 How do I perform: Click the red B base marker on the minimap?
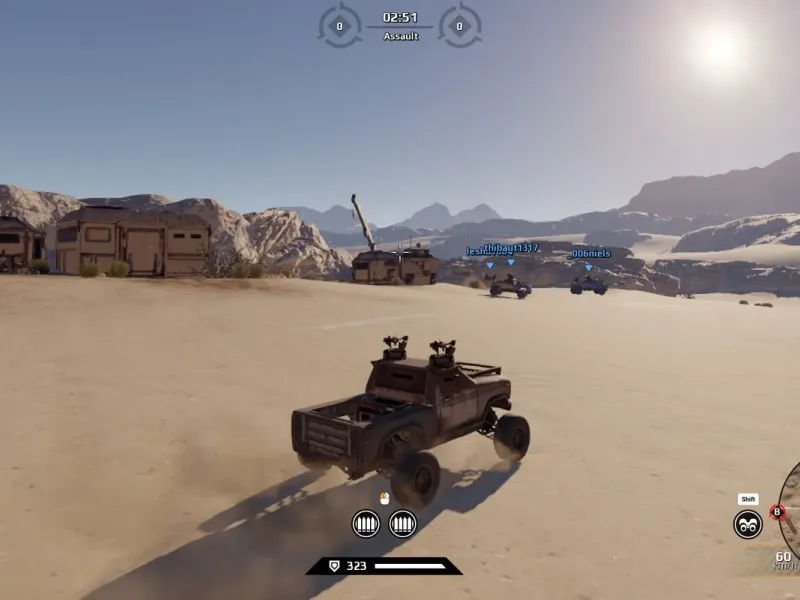tap(777, 512)
